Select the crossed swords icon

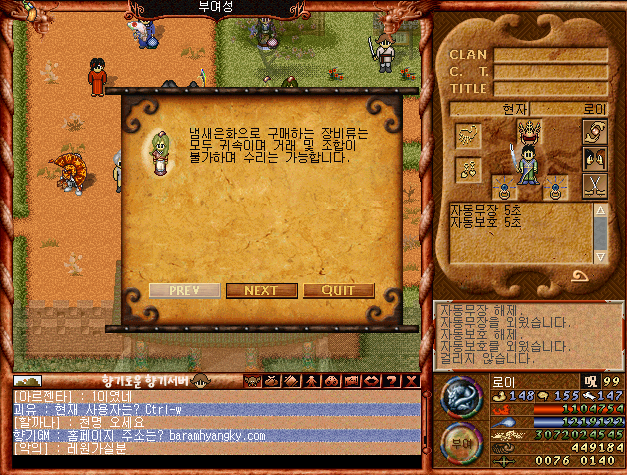[594, 184]
